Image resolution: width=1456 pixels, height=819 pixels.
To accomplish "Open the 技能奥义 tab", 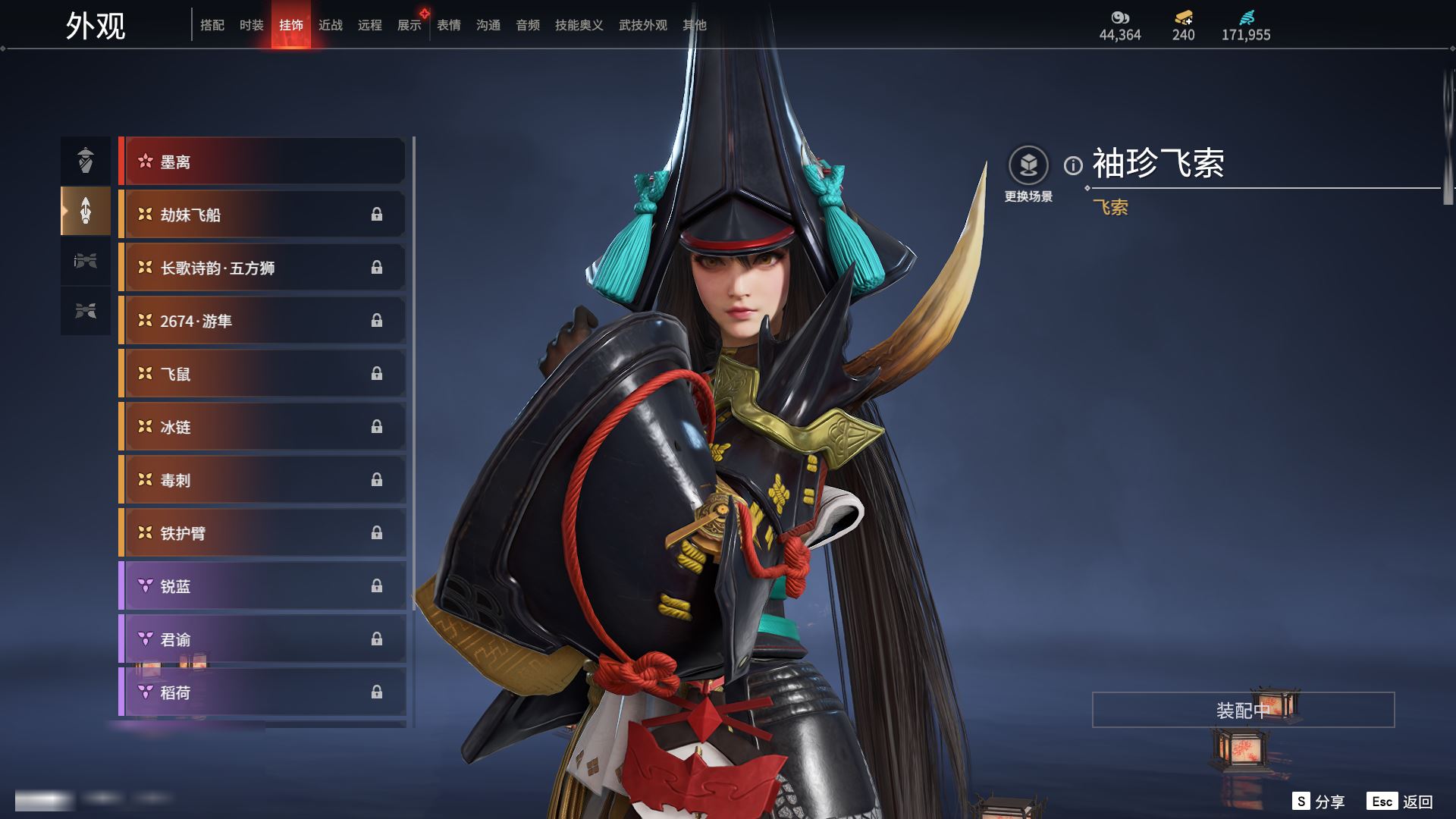I will coord(579,25).
